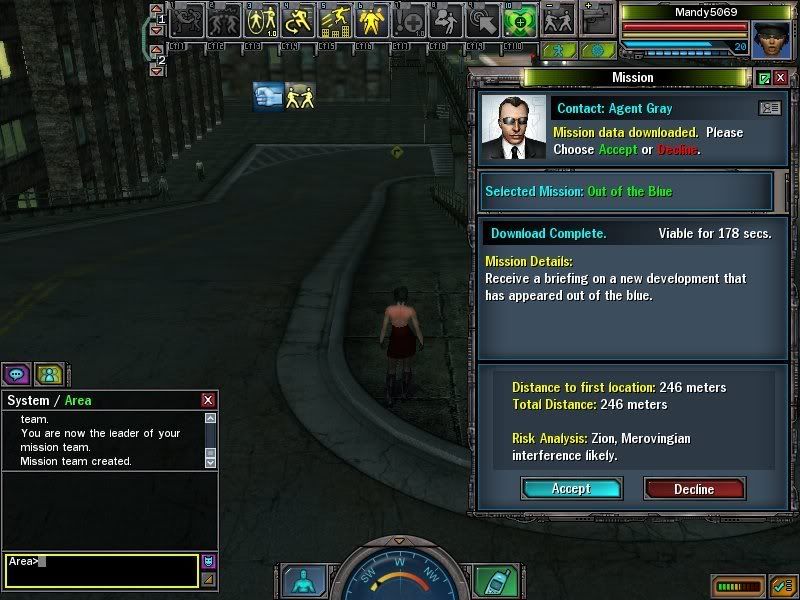Accept the Out of the Blue mission
800x600 pixels.
[x=571, y=488]
